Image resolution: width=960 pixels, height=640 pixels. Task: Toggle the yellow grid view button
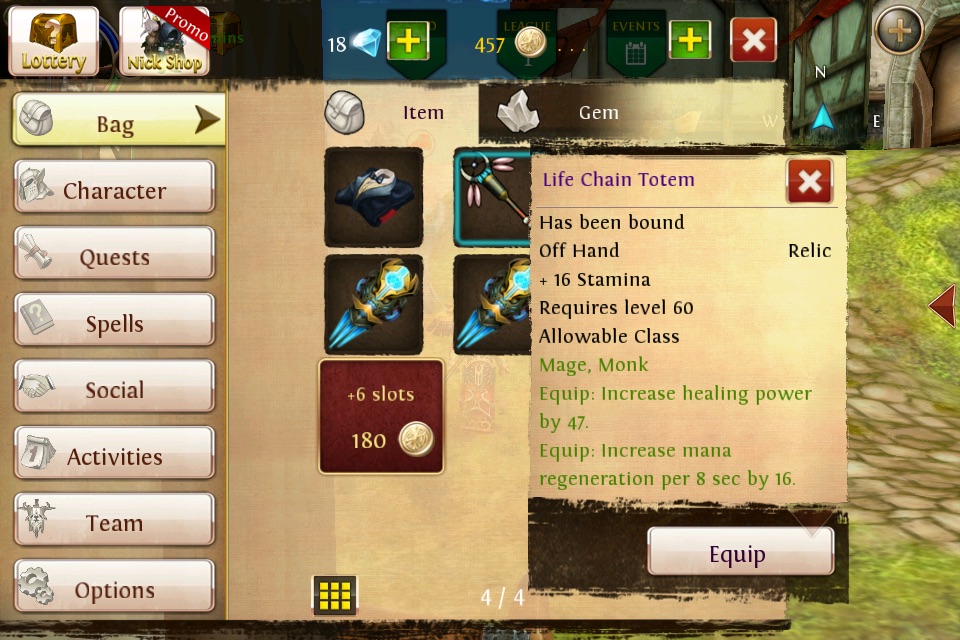[x=335, y=595]
